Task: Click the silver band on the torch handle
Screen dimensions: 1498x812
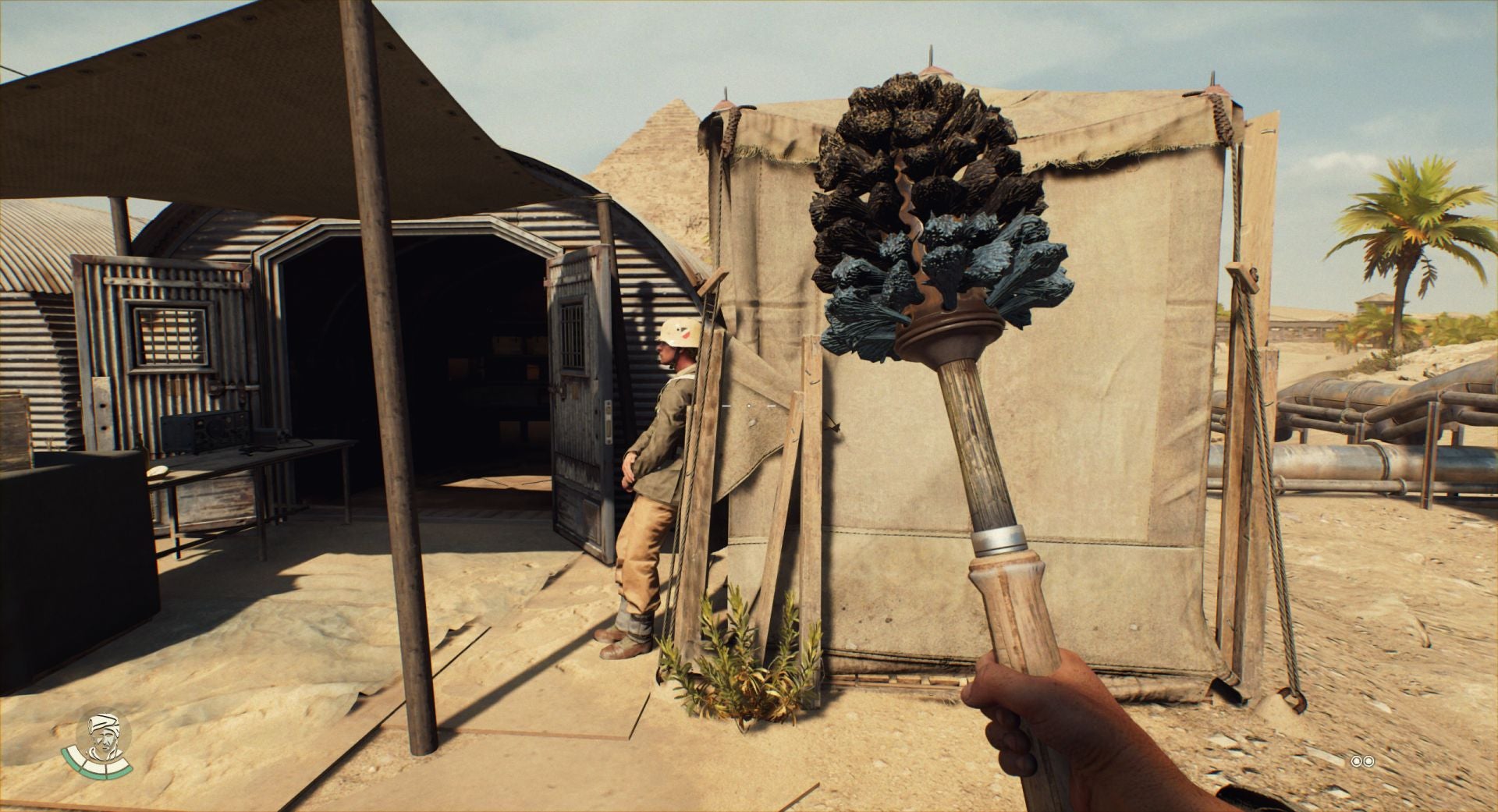Action: [999, 538]
